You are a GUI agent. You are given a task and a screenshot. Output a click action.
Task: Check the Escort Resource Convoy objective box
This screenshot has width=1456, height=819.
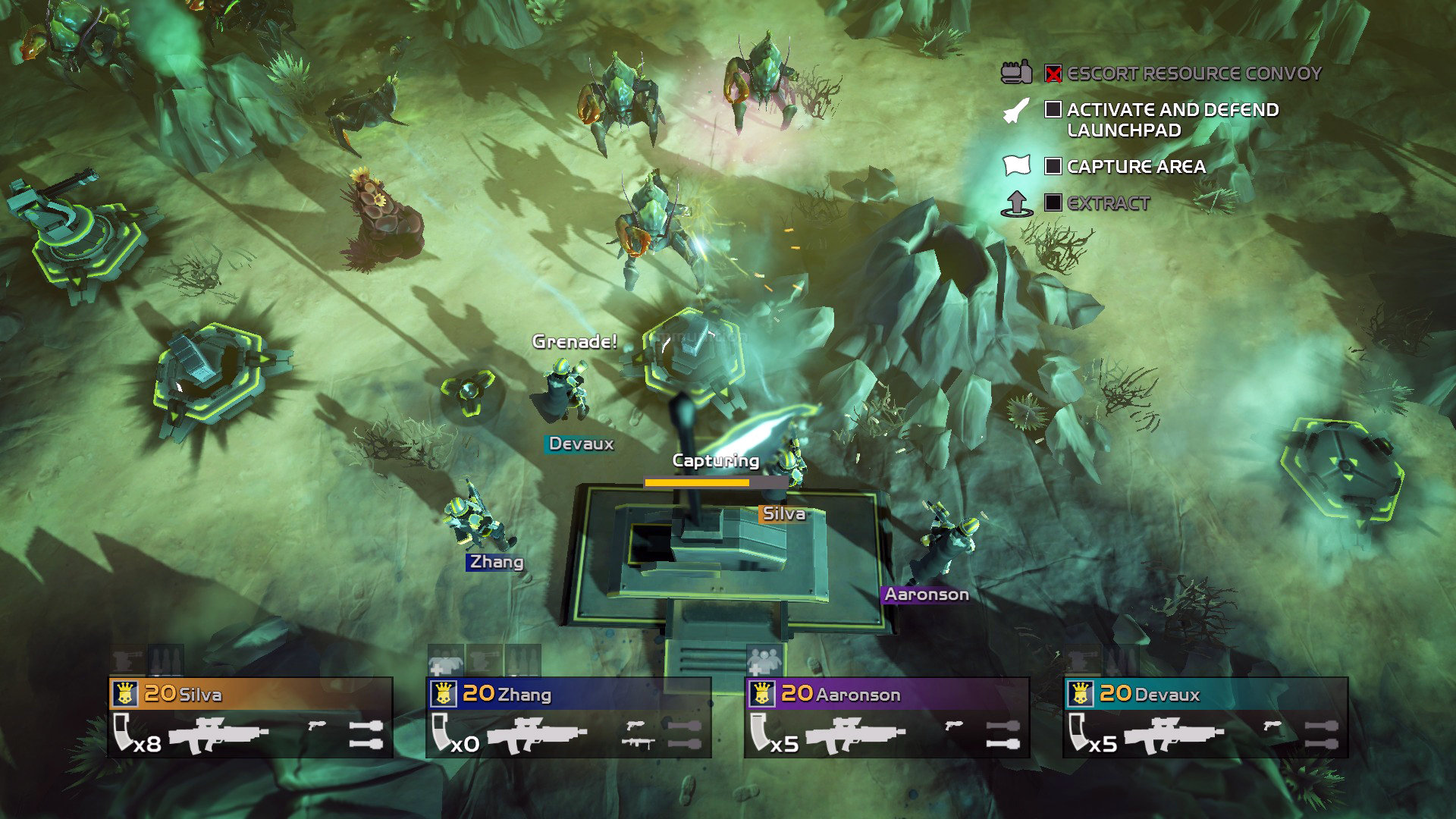1052,74
